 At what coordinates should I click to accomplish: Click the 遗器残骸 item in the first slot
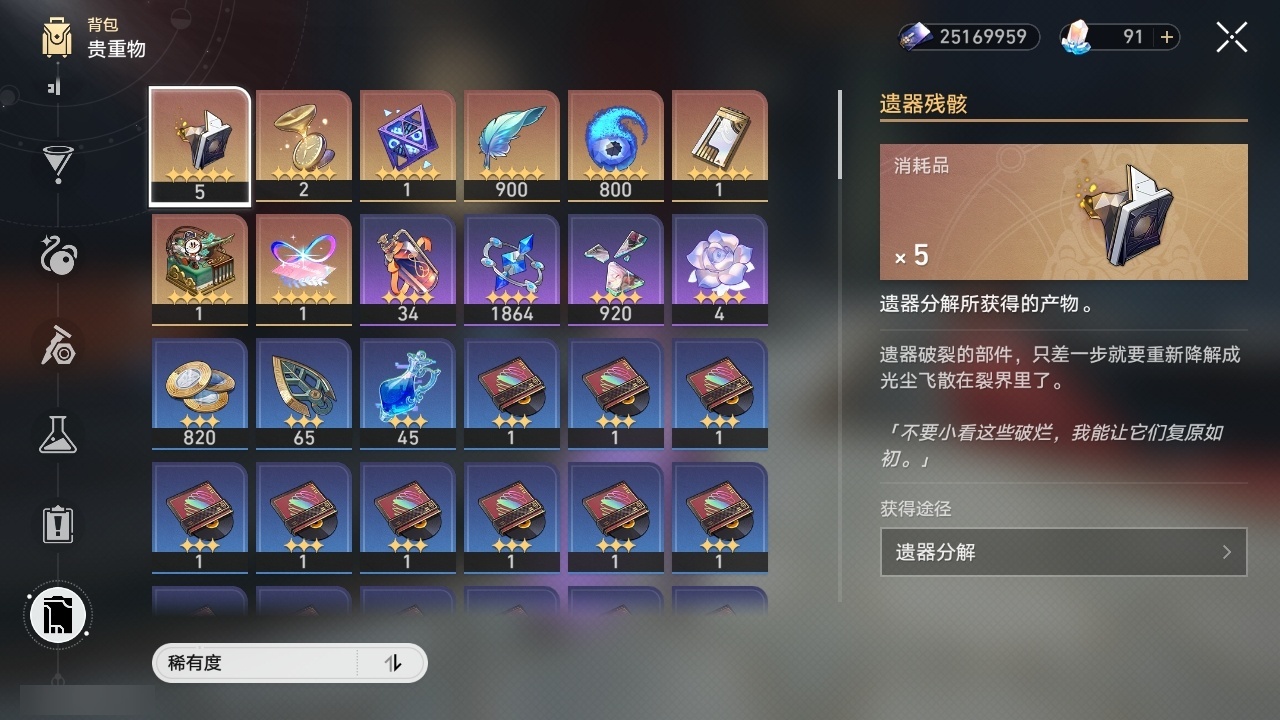click(199, 145)
